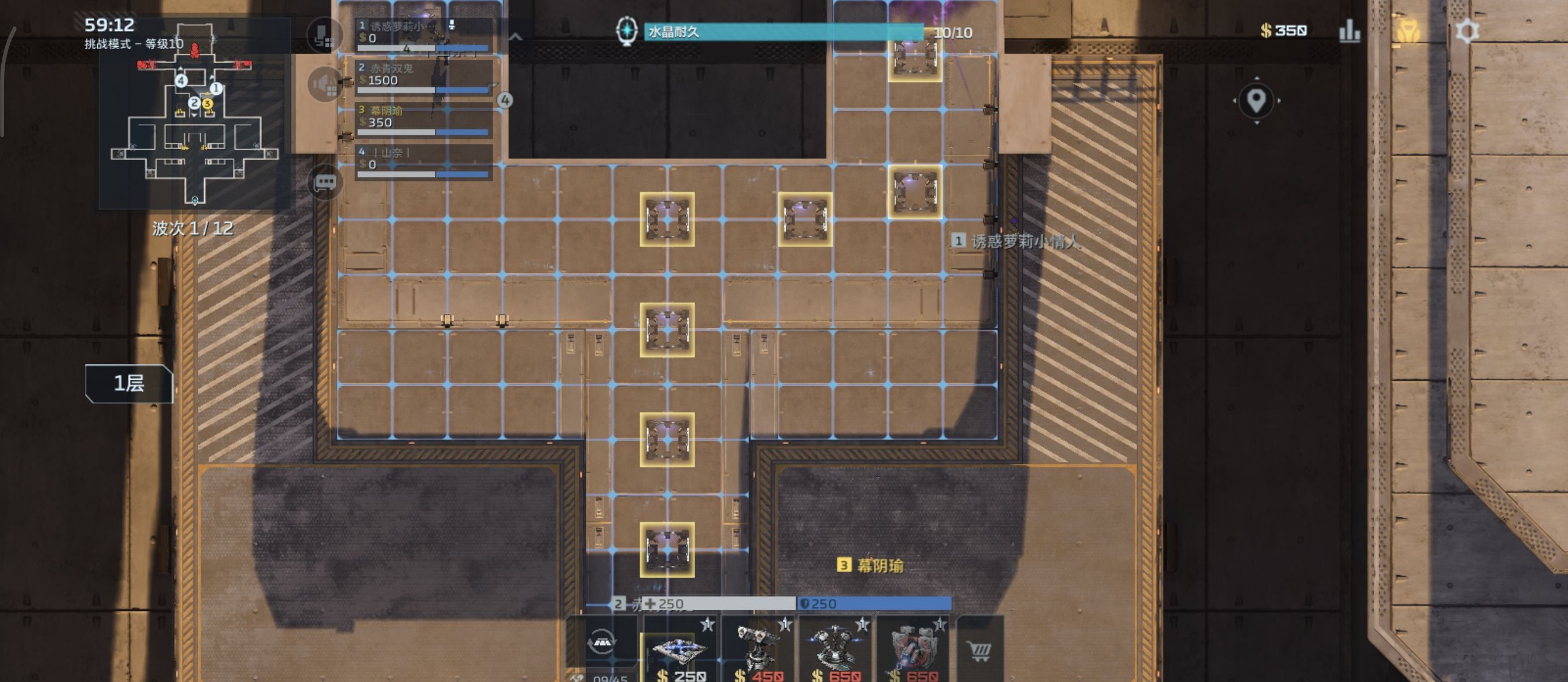Switch floors with the 1层 button

(x=129, y=383)
